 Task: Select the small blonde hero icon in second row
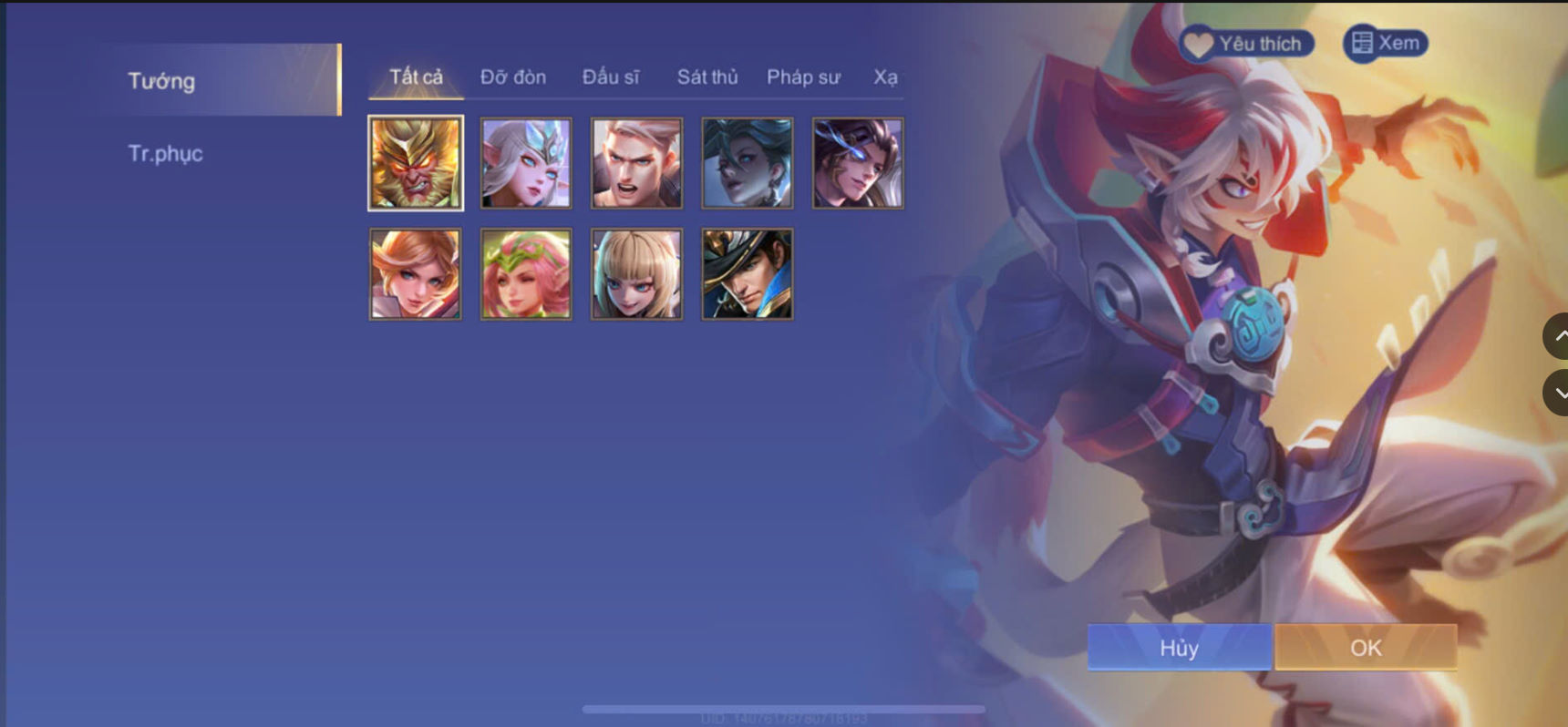click(x=634, y=271)
